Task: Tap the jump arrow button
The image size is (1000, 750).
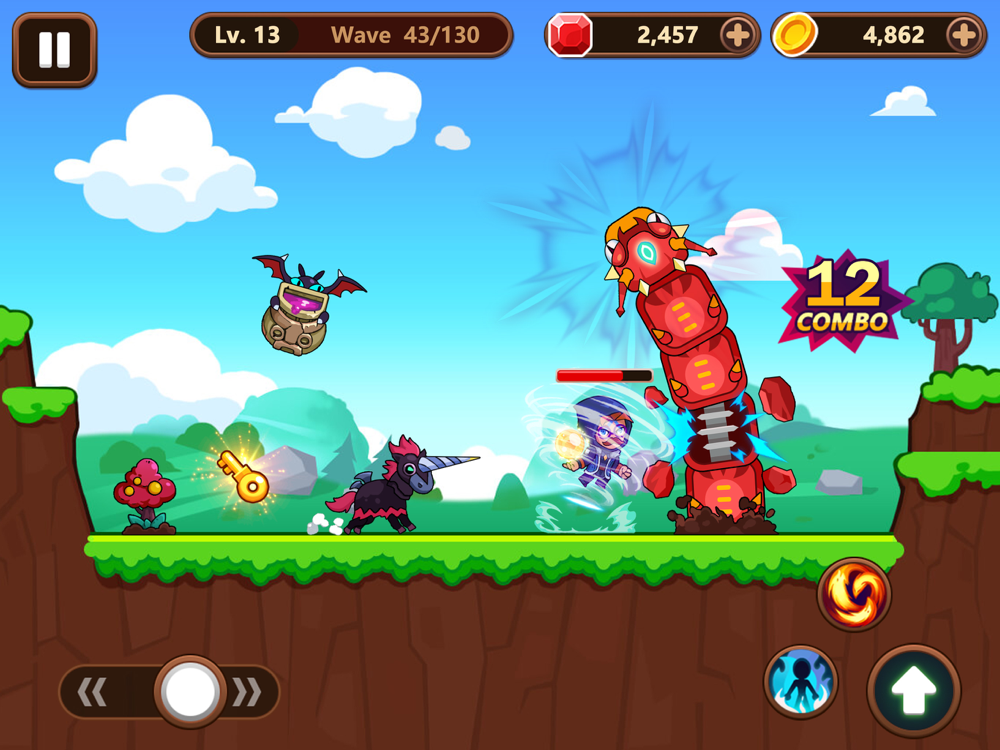Action: [x=913, y=691]
